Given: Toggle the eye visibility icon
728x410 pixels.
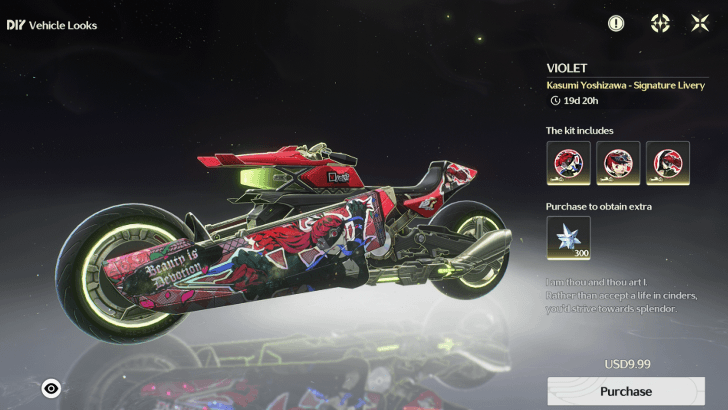Looking at the screenshot, I should coord(51,388).
